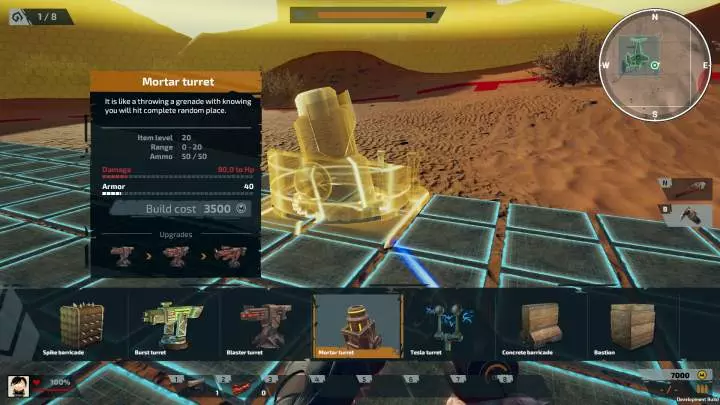Open the circular compass minimap
This screenshot has width=720, height=405.
click(x=654, y=64)
